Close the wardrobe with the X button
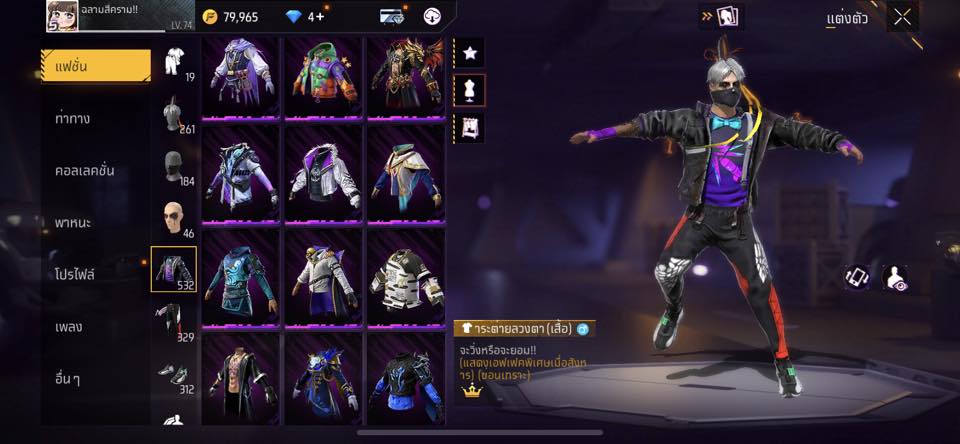The width and height of the screenshot is (960, 444). pyautogui.click(x=903, y=17)
